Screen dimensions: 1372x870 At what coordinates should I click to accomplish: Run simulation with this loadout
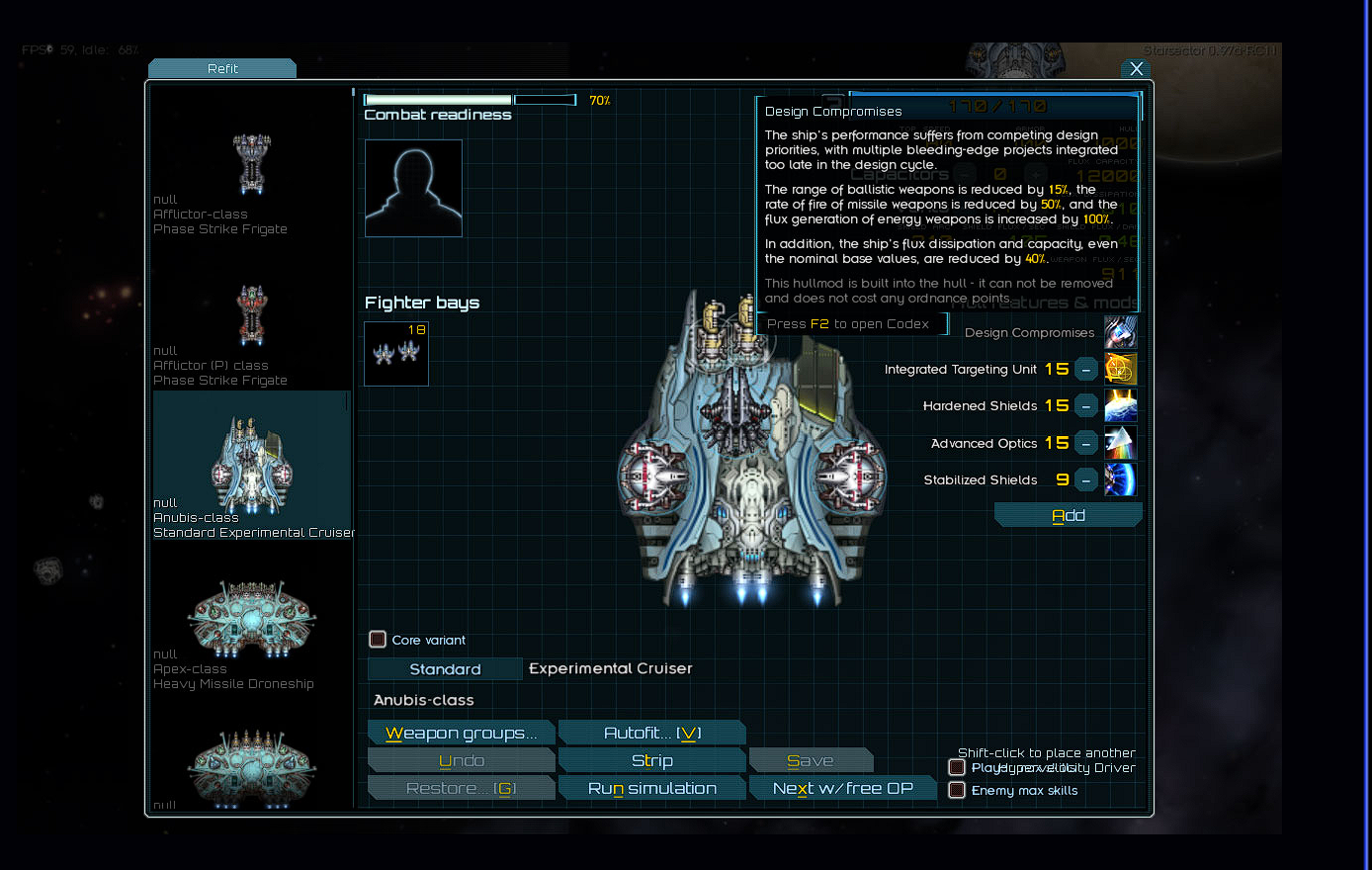(651, 788)
